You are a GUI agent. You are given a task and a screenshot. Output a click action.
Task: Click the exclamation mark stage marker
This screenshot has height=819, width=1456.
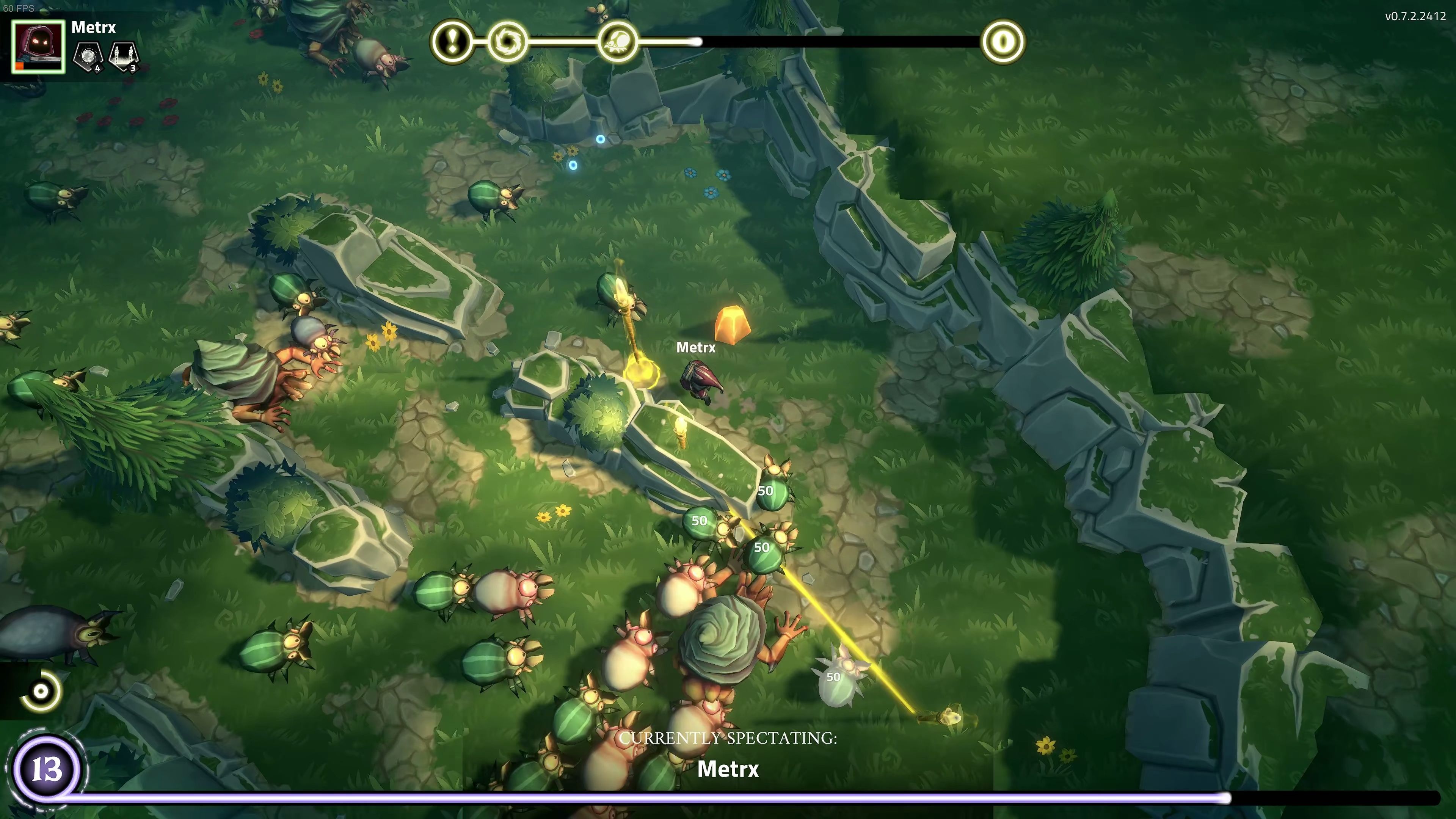452,42
